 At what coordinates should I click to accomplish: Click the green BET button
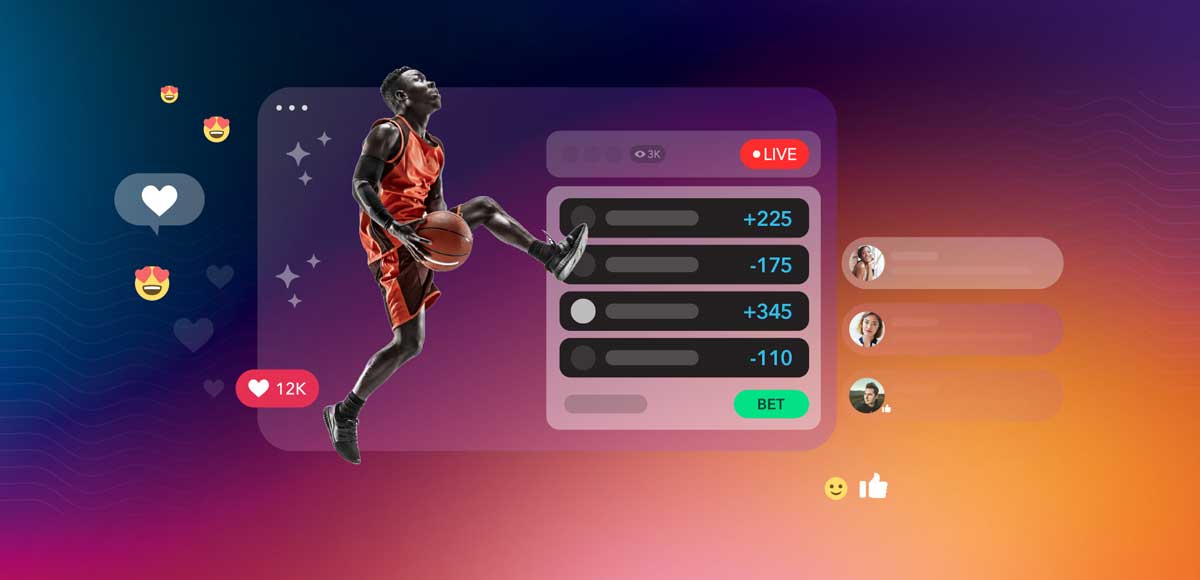pyautogui.click(x=771, y=404)
